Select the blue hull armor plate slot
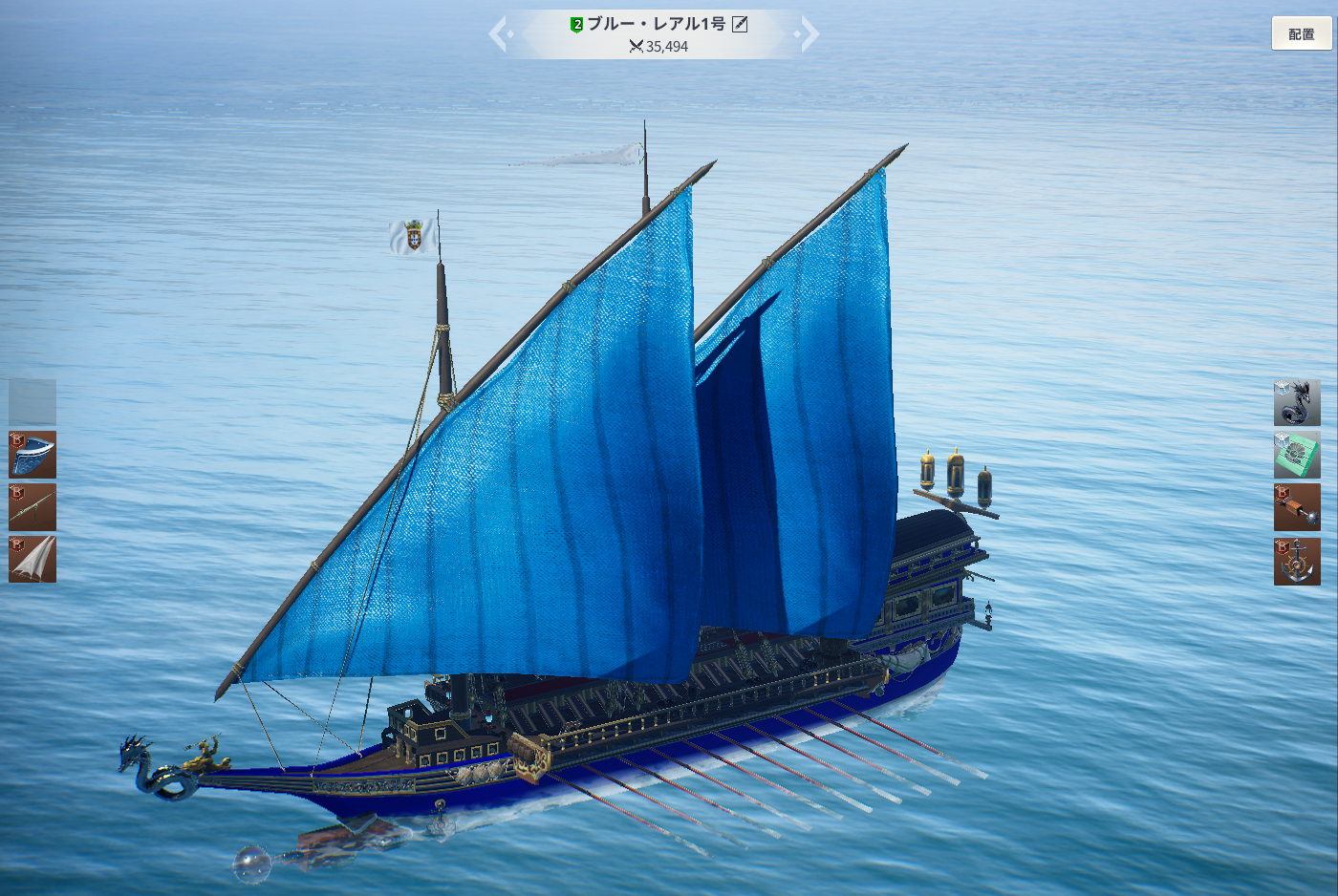The width and height of the screenshot is (1338, 896). (x=32, y=455)
